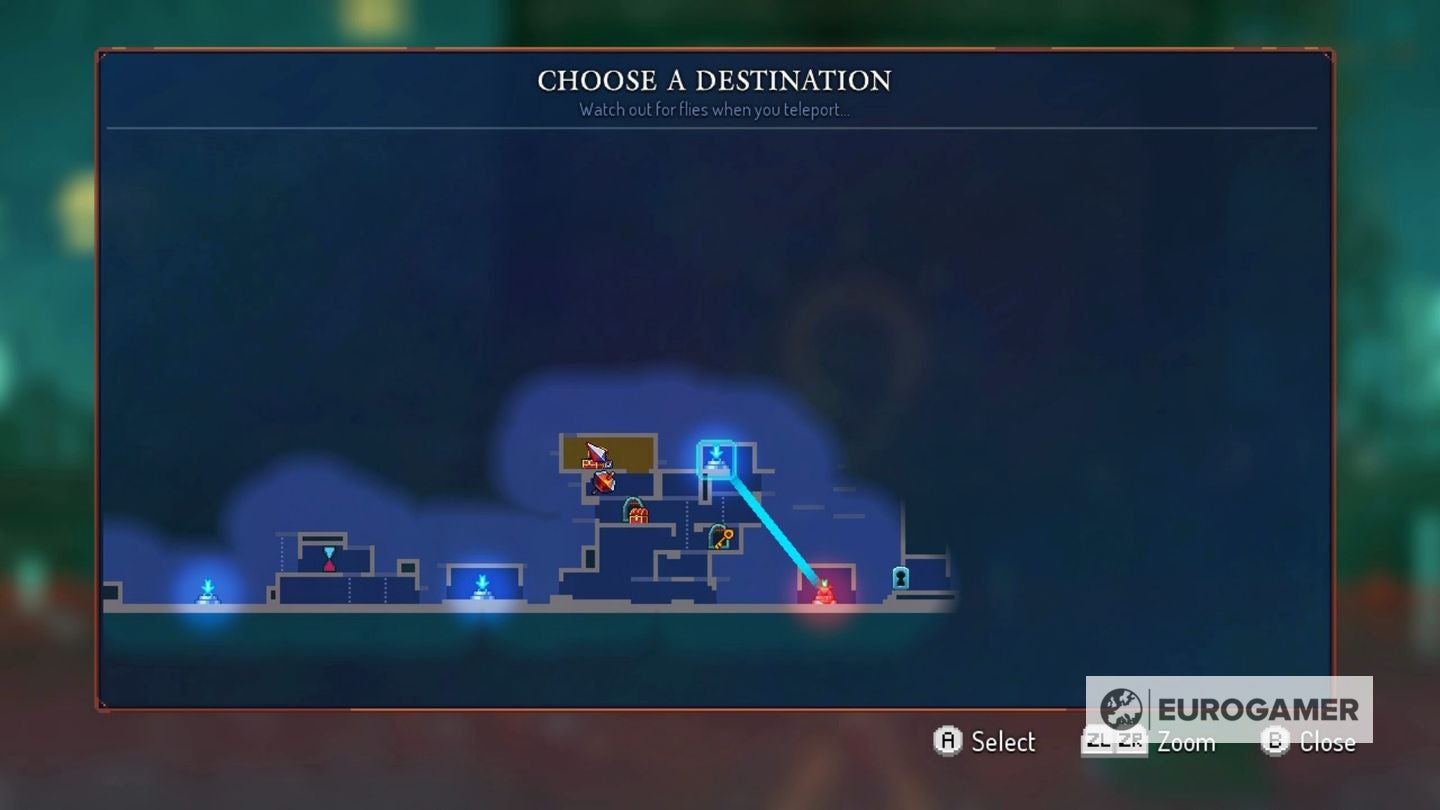Click the B button prompt icon
This screenshot has height=810, width=1440.
click(1275, 742)
